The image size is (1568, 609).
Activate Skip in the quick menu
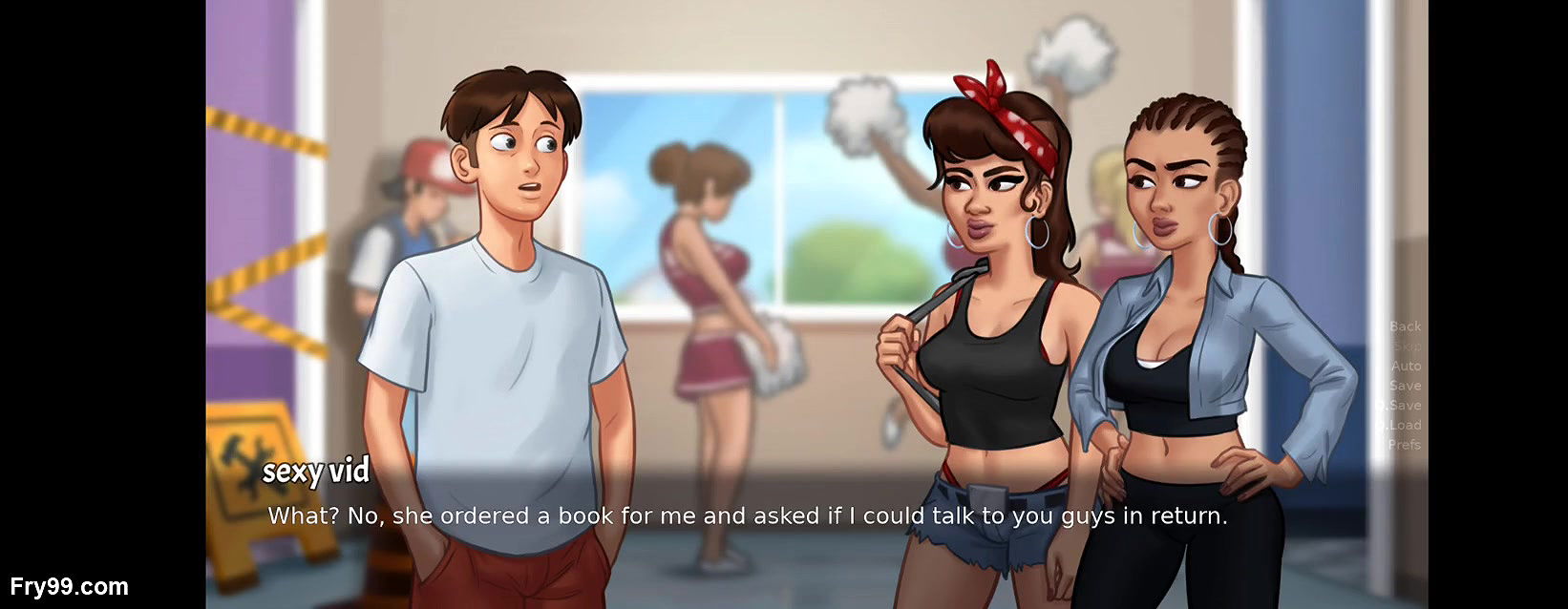(x=1406, y=346)
